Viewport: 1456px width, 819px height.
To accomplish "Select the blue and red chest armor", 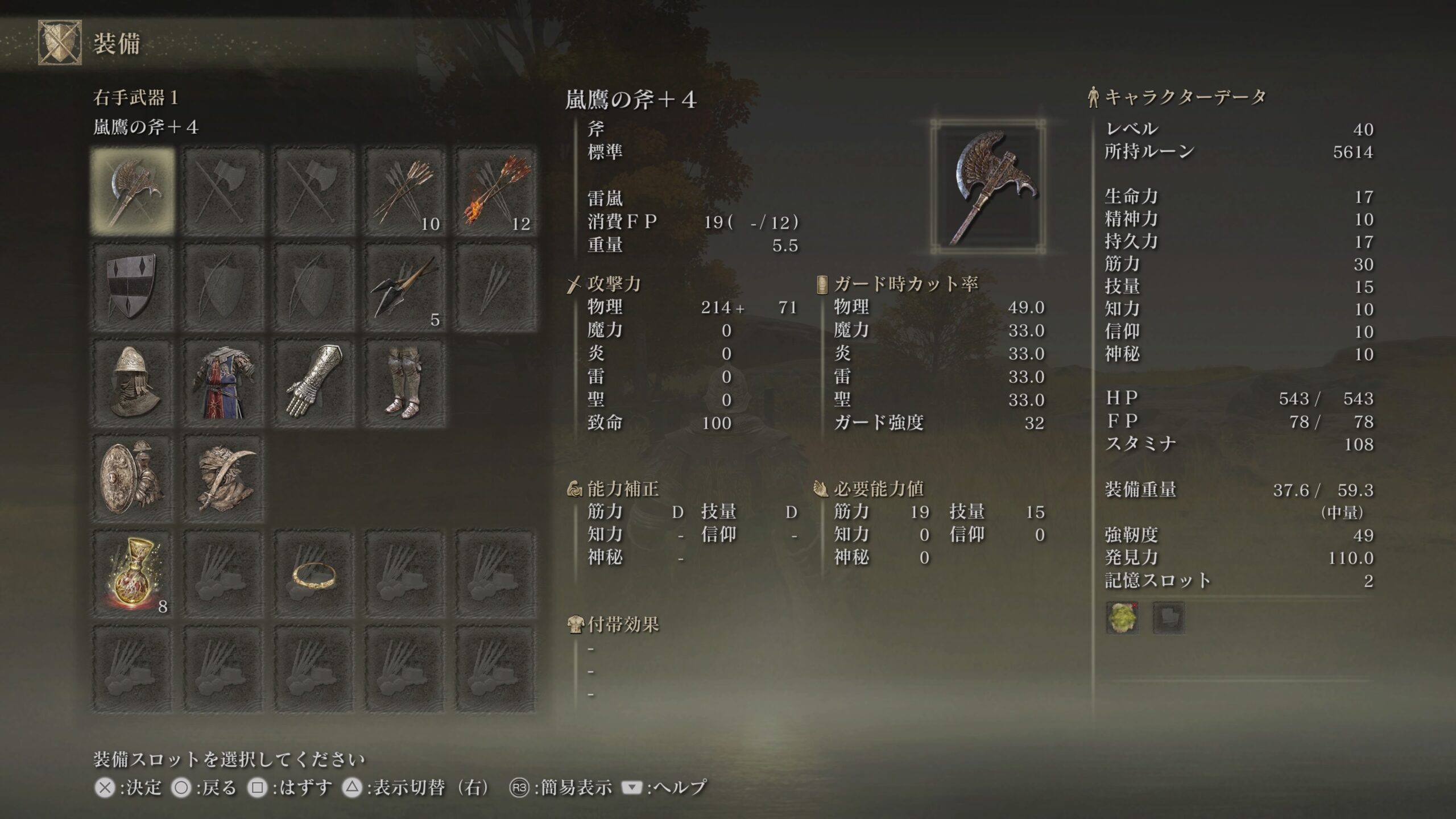I will point(223,383).
